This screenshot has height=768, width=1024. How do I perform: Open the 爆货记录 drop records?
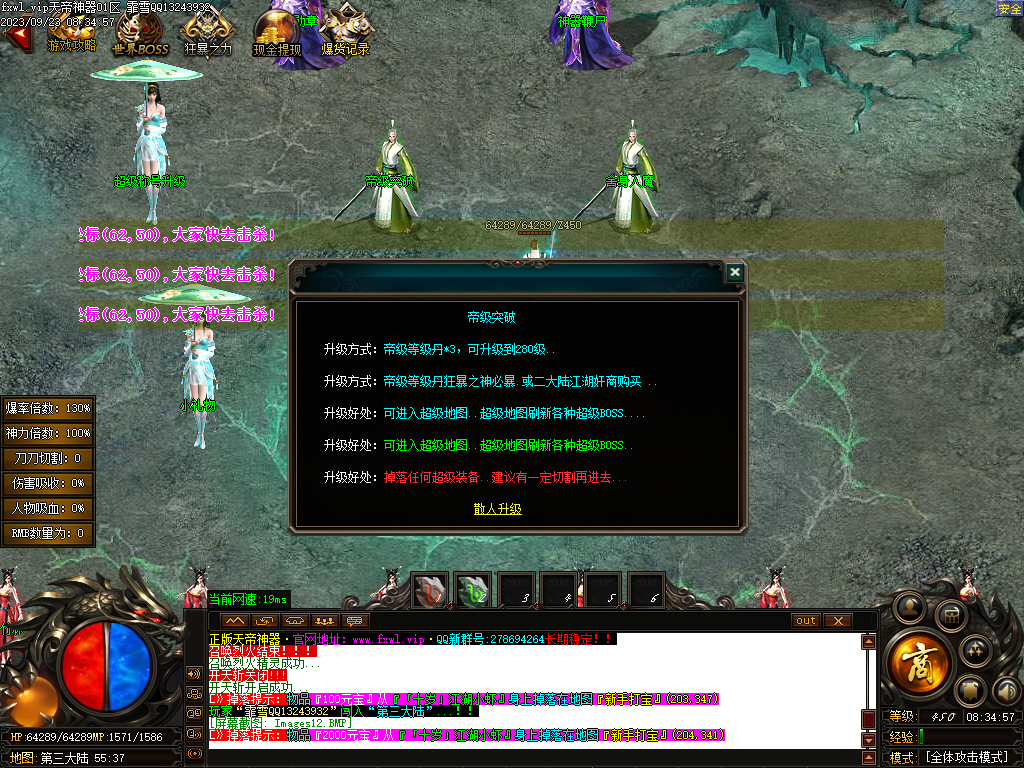click(345, 34)
